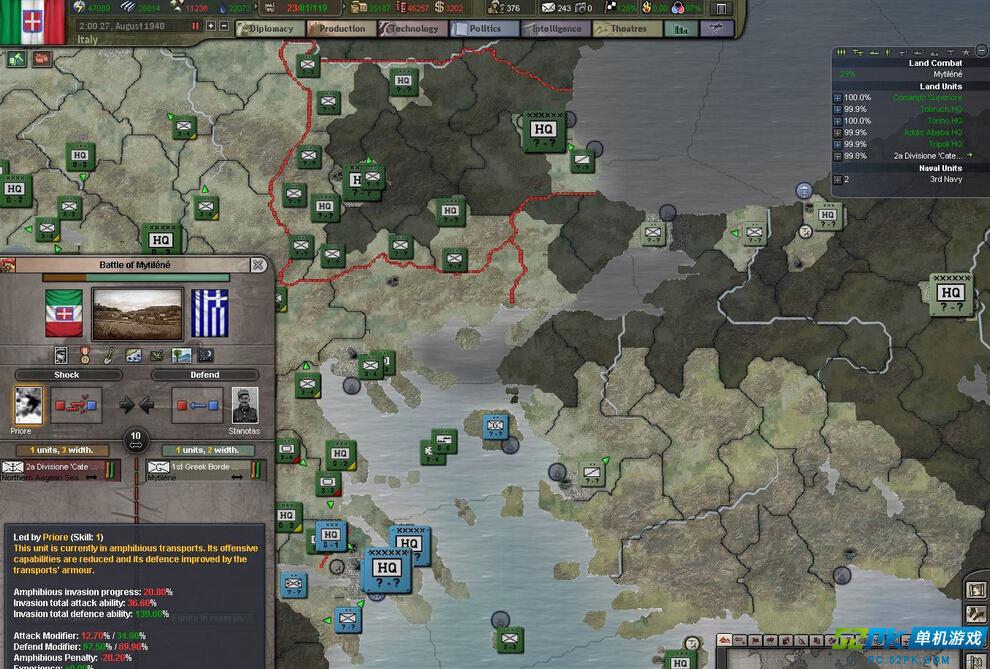Select Addis Abeba HQ in the outliner
The height and width of the screenshot is (669, 990).
pyautogui.click(x=932, y=132)
